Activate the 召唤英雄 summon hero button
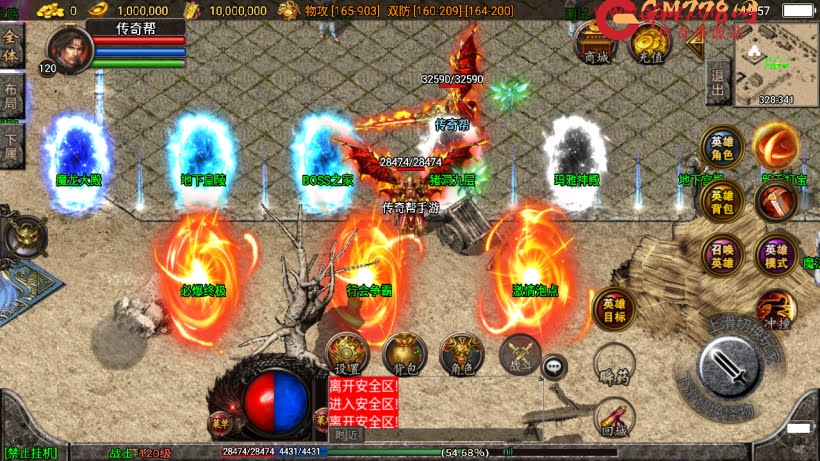 pos(720,256)
